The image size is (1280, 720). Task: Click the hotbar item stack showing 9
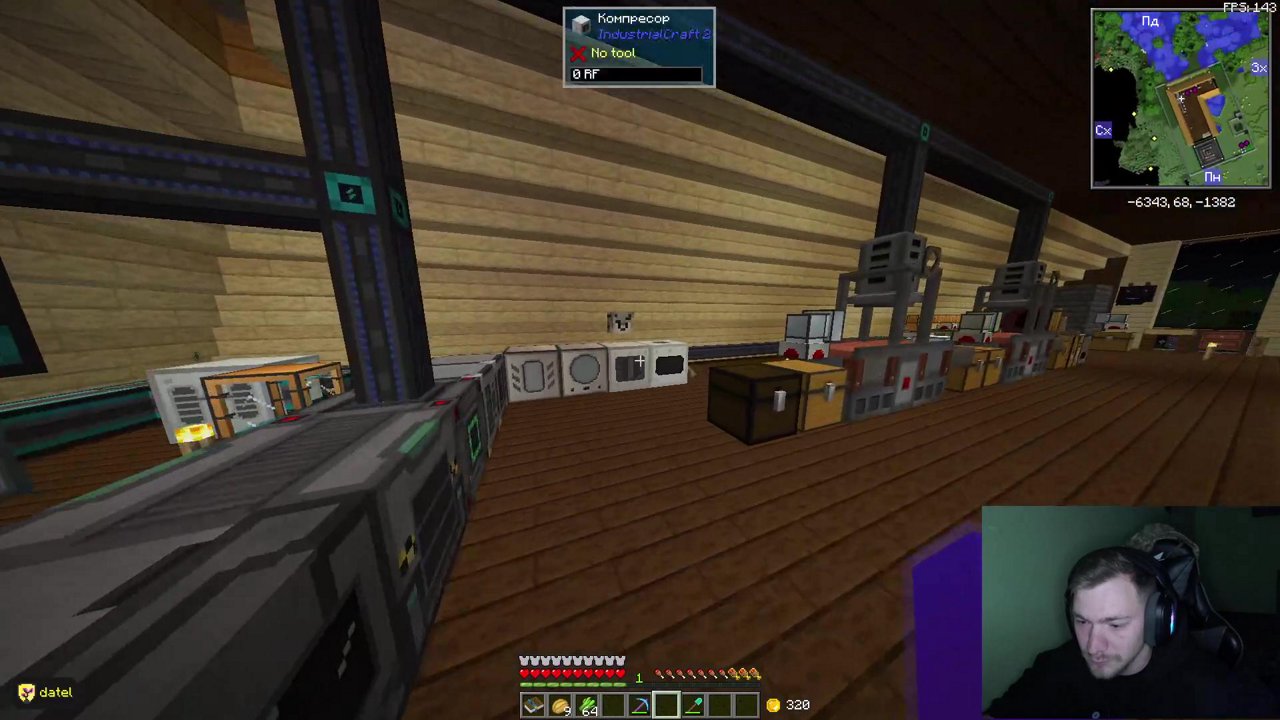click(x=560, y=703)
